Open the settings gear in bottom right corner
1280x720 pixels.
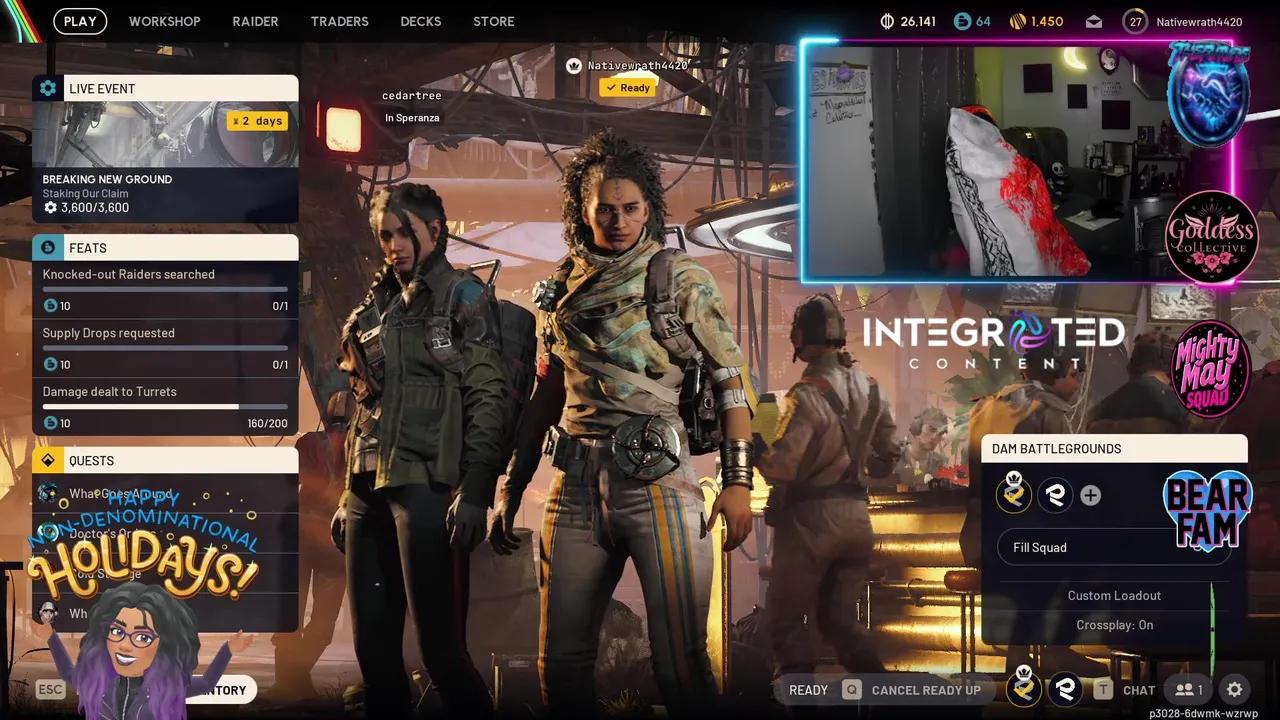coord(1235,689)
